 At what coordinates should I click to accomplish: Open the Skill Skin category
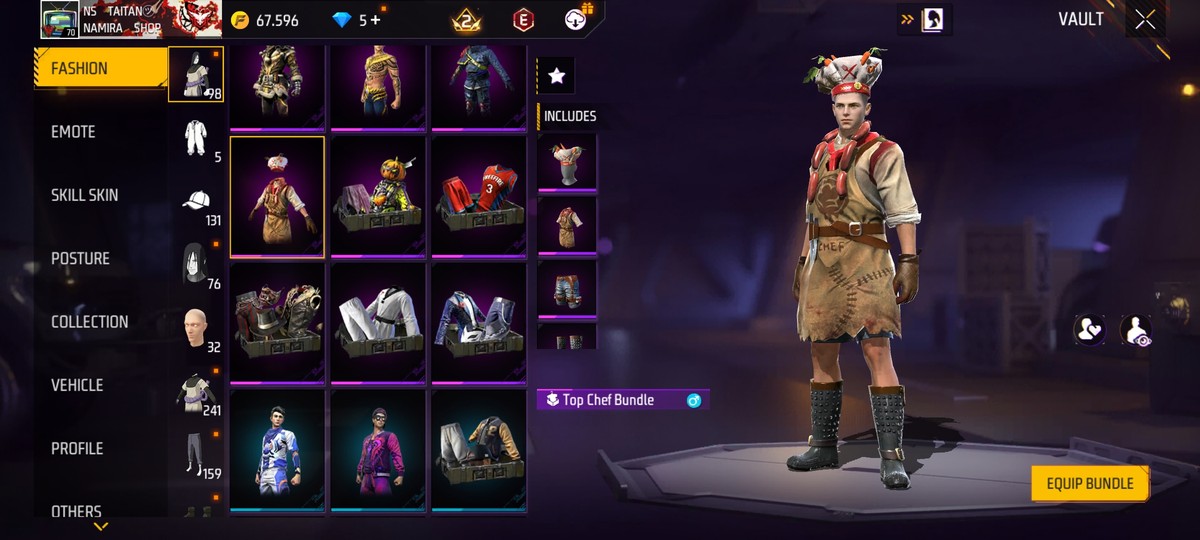[85, 195]
